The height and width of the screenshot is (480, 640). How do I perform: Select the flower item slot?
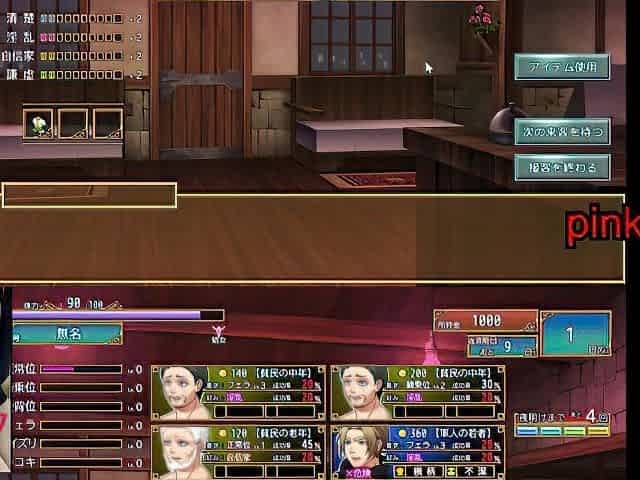coord(39,124)
